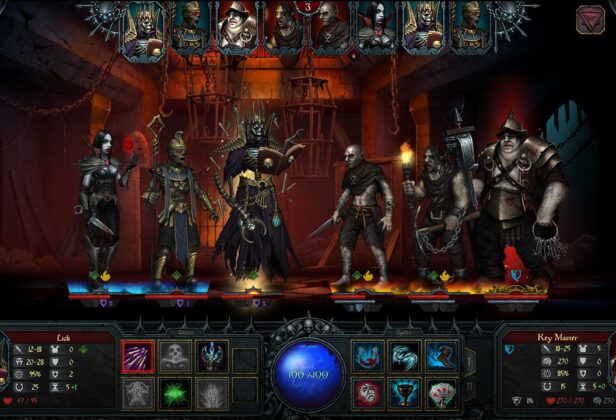The width and height of the screenshot is (616, 420).
Task: Select the claw slash skill
Action: [136, 357]
